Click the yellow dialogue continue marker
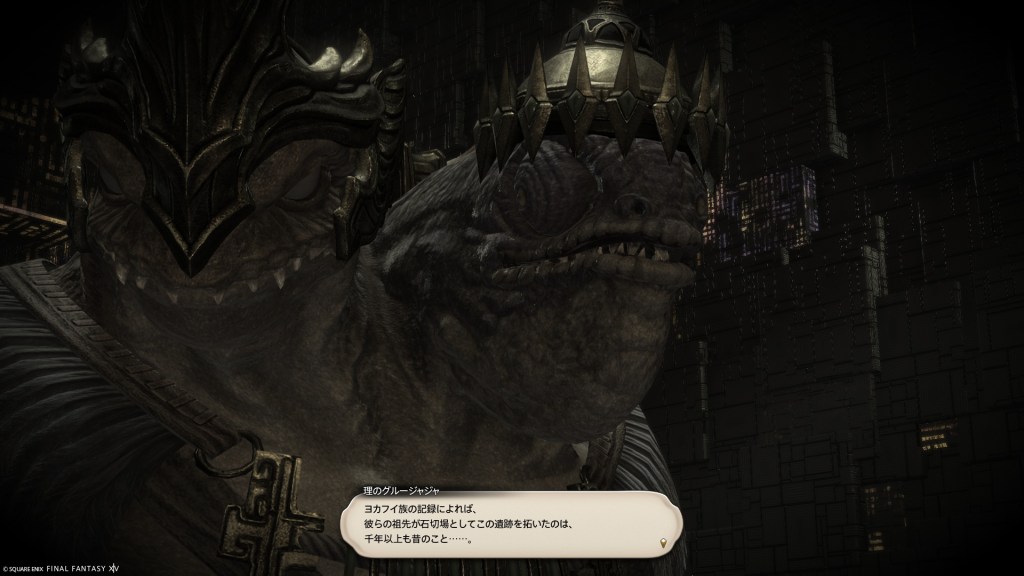The height and width of the screenshot is (576, 1024). [662, 543]
